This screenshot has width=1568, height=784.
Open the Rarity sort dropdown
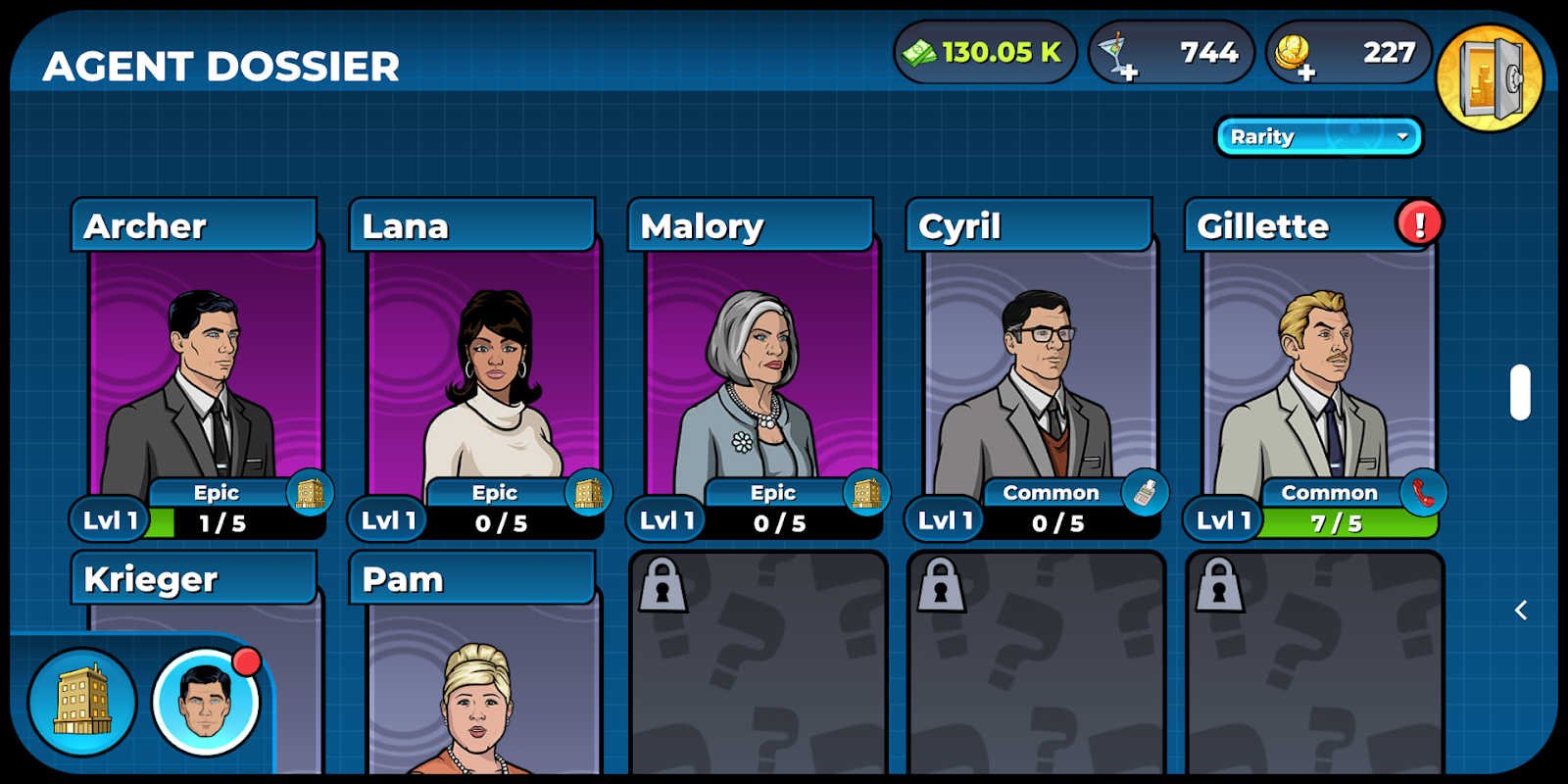tap(1319, 137)
